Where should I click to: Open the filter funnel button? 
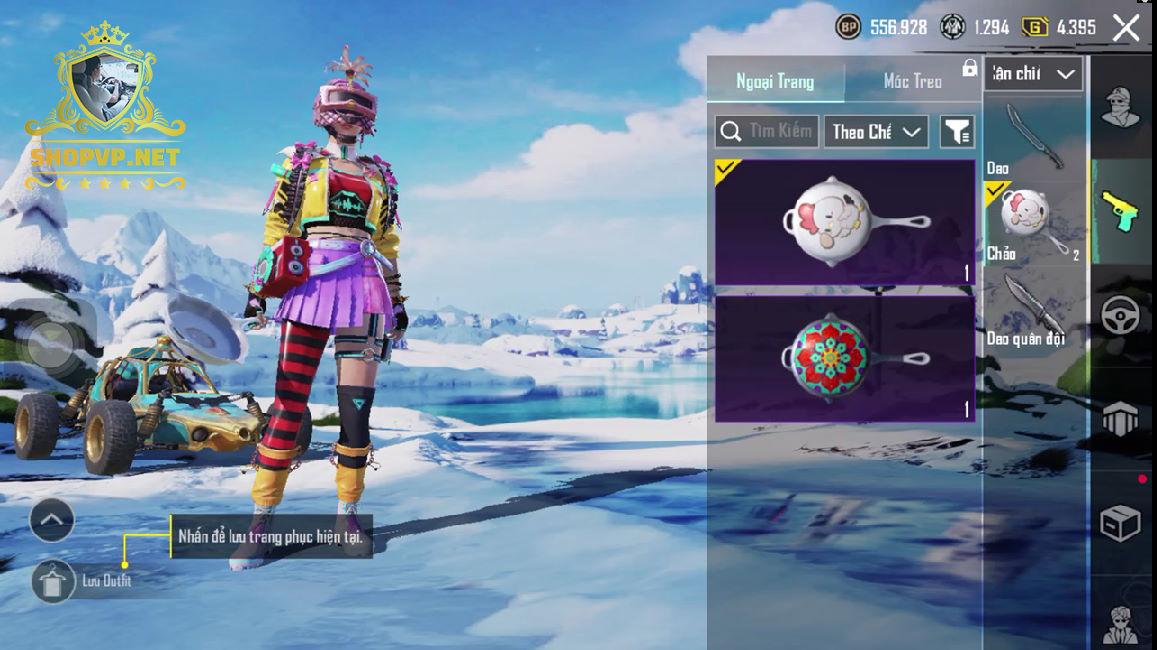click(957, 131)
